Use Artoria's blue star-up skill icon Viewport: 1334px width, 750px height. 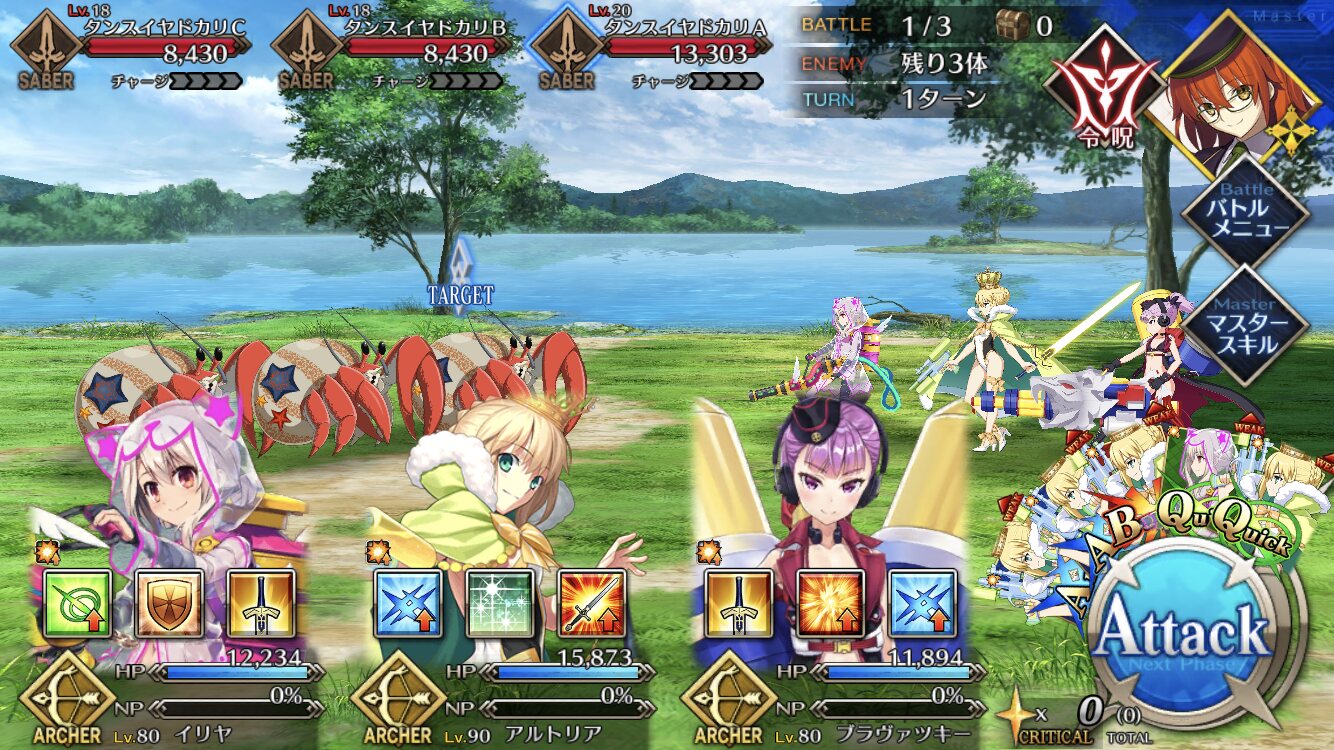pos(408,604)
